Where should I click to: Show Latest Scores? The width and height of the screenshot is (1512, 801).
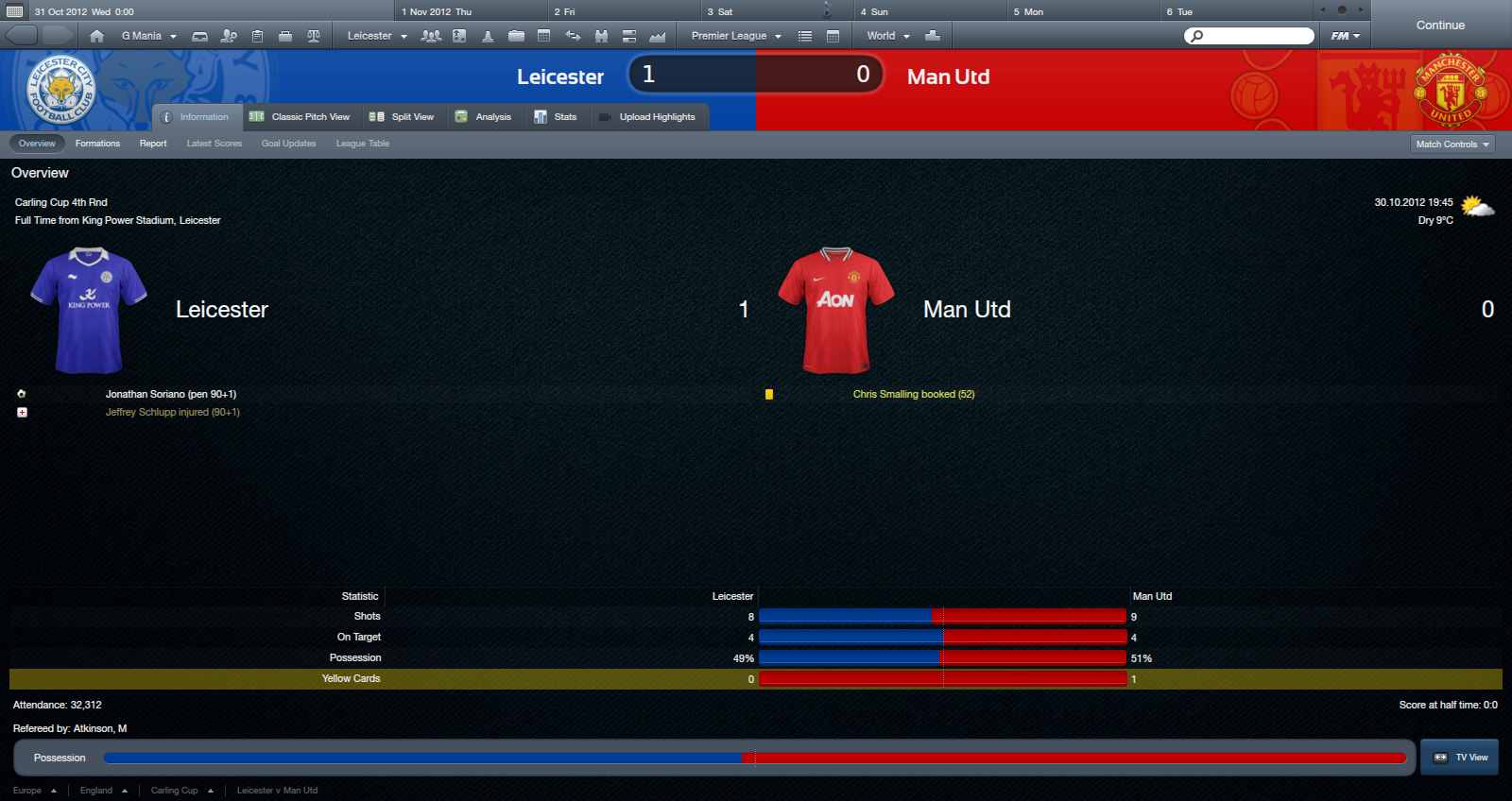click(215, 144)
